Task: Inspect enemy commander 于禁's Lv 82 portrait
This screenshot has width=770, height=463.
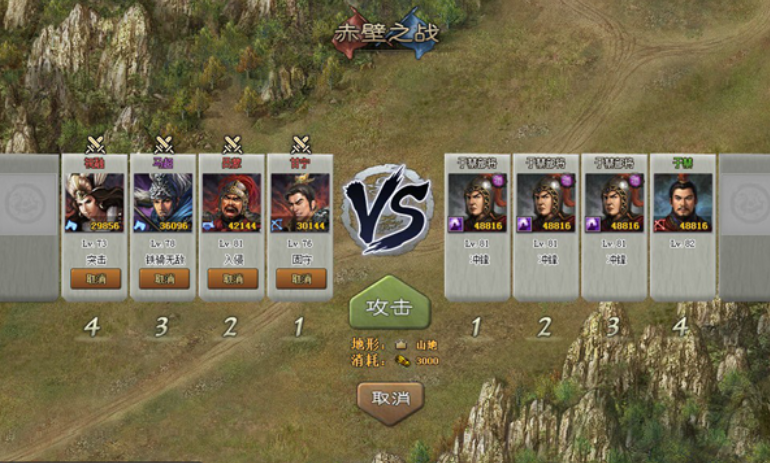Action: pos(683,203)
